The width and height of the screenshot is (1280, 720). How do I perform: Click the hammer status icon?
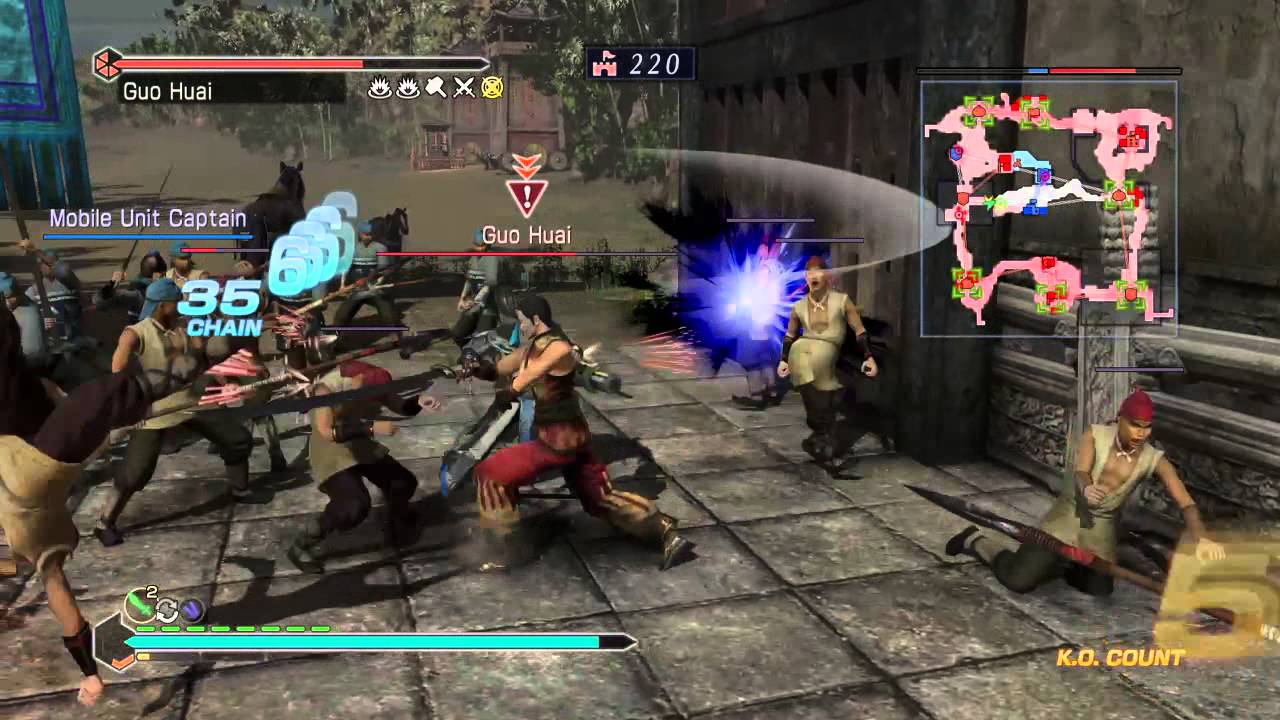[435, 88]
